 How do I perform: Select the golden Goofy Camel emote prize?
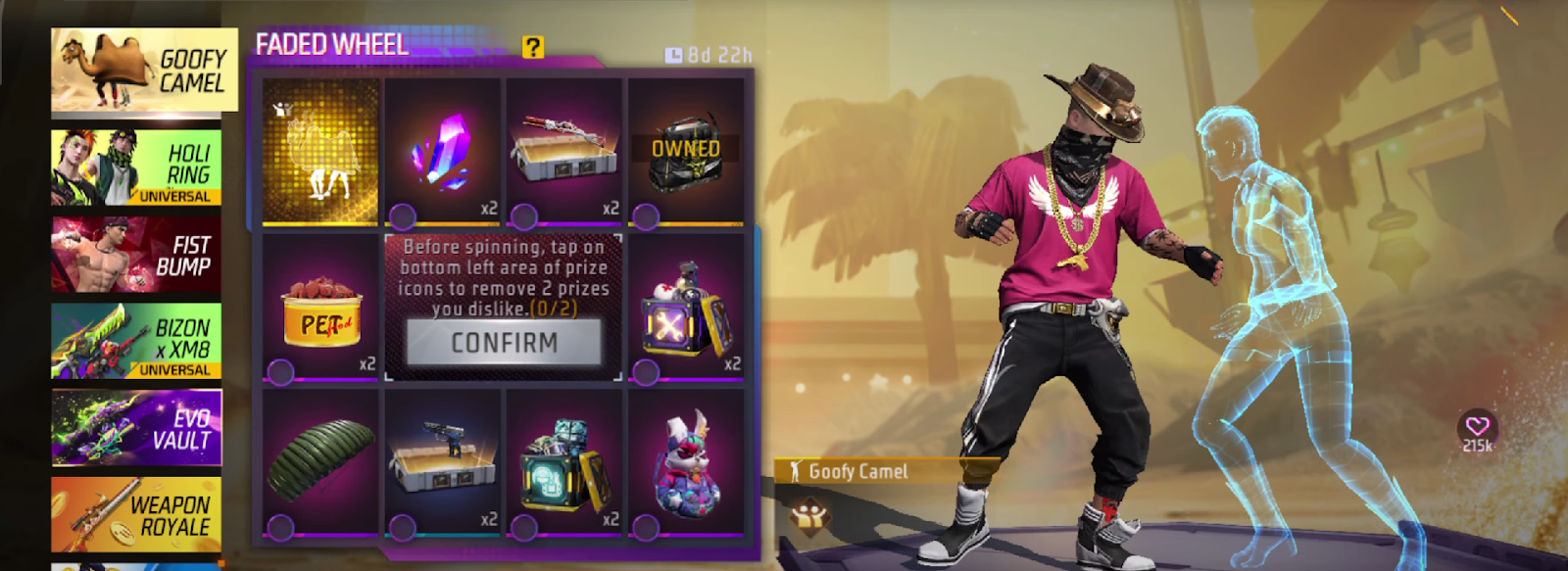pyautogui.click(x=320, y=152)
